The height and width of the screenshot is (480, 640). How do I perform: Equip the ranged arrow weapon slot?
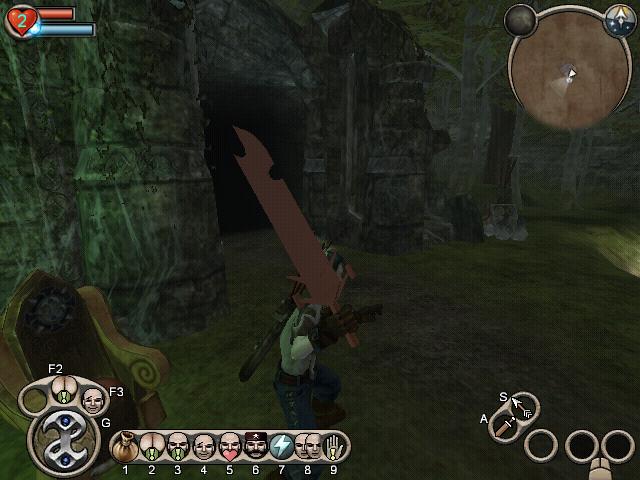(524, 406)
